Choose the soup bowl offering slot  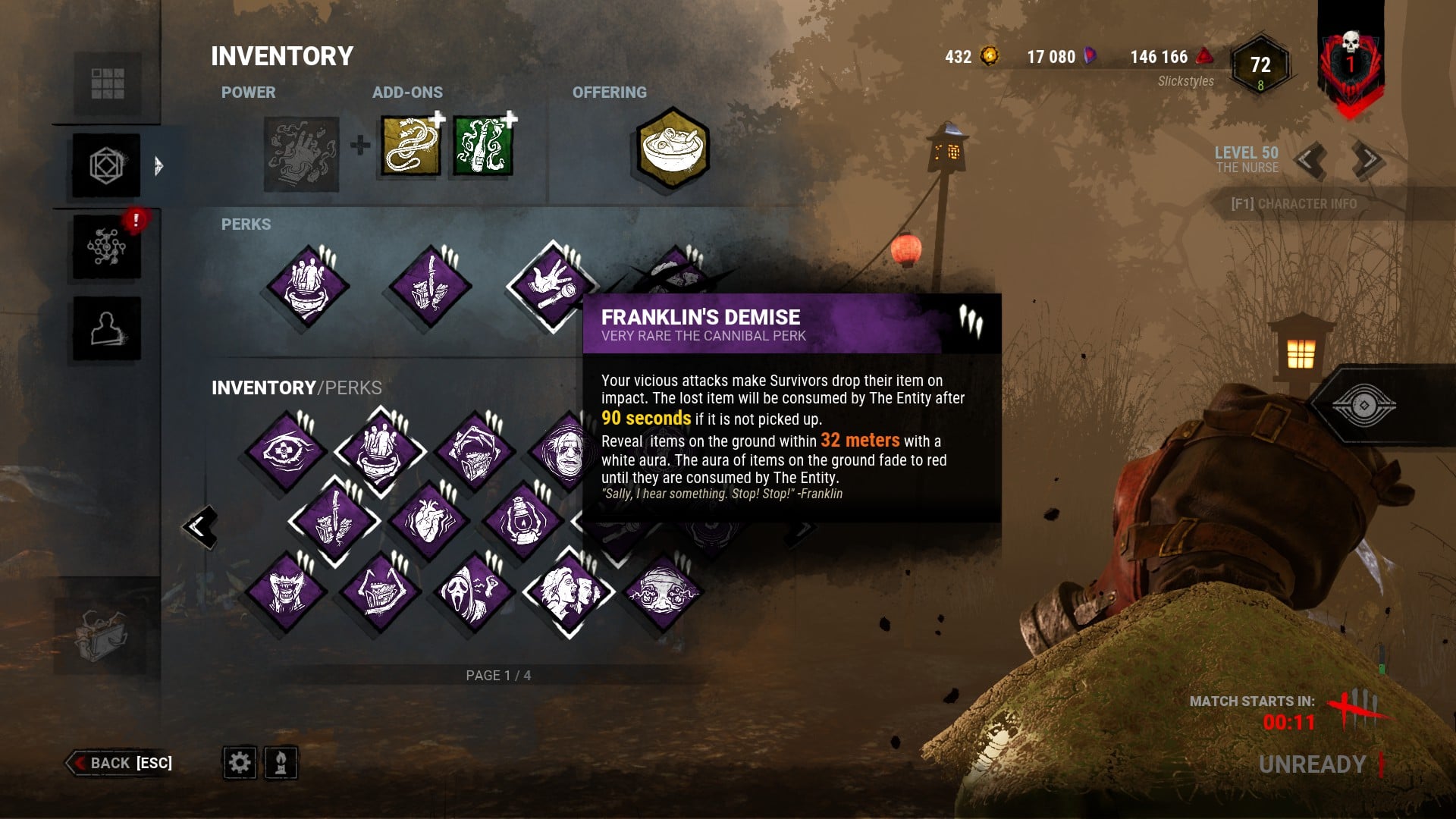(673, 149)
